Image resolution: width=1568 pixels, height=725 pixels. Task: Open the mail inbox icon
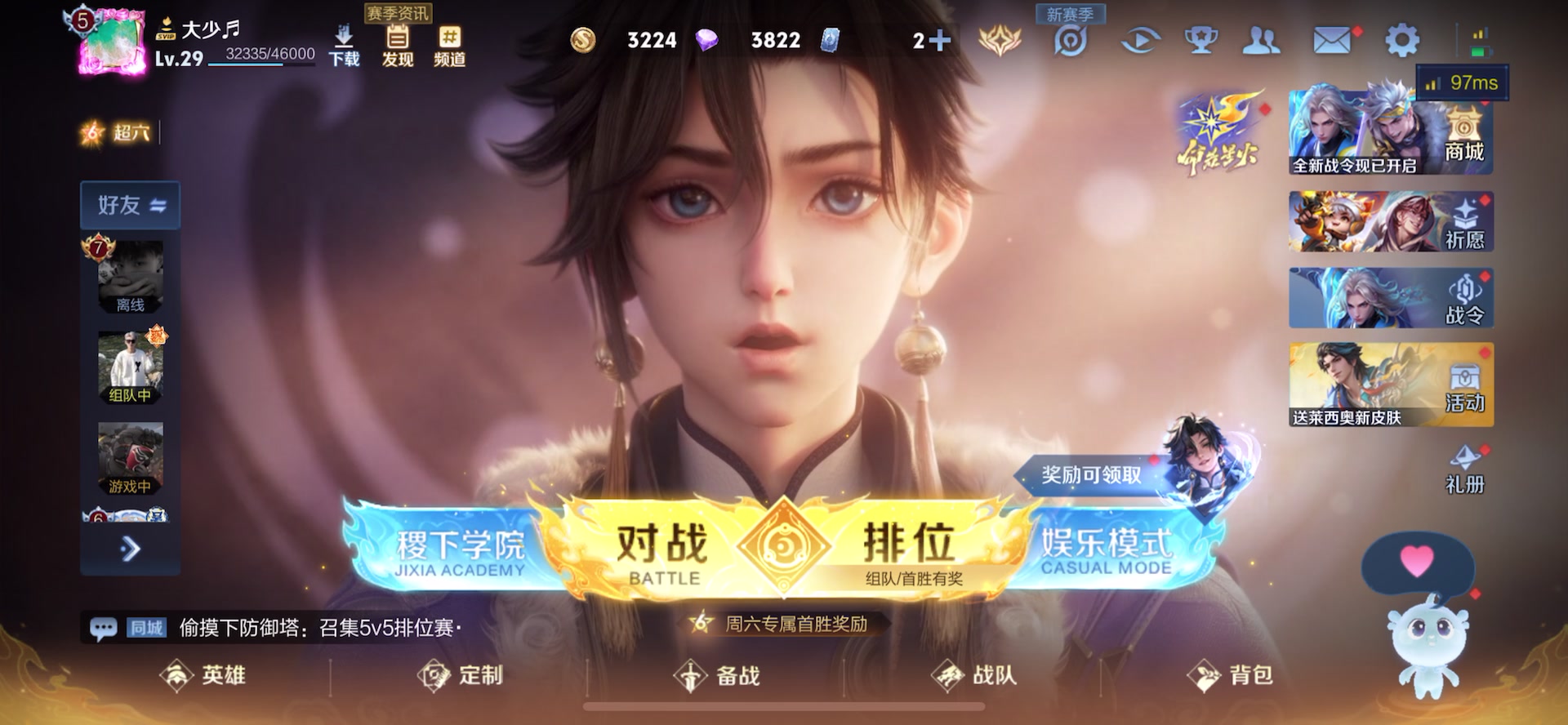click(1331, 39)
